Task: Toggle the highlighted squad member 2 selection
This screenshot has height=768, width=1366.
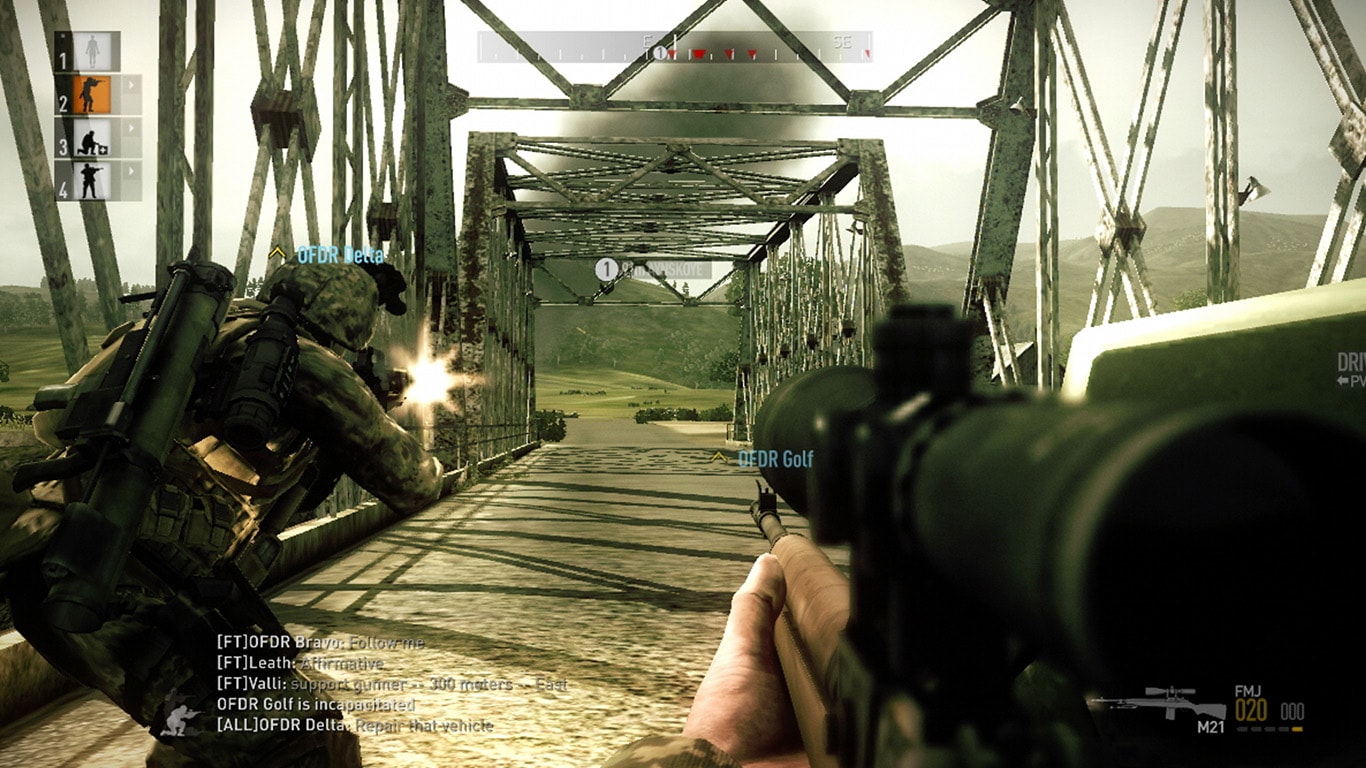Action: pyautogui.click(x=91, y=95)
